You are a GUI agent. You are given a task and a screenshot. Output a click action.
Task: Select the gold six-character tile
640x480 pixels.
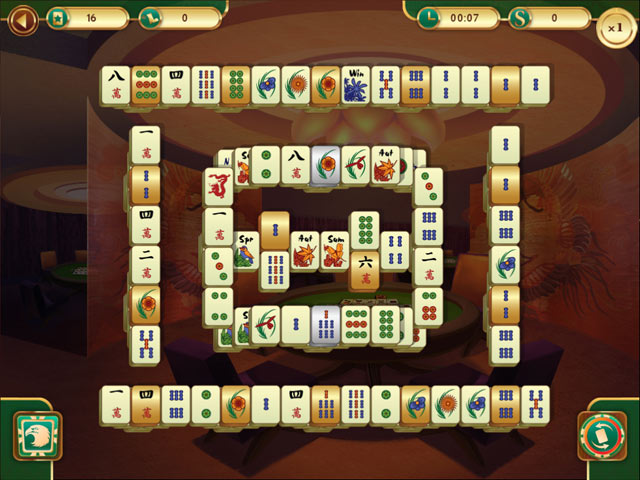[364, 269]
